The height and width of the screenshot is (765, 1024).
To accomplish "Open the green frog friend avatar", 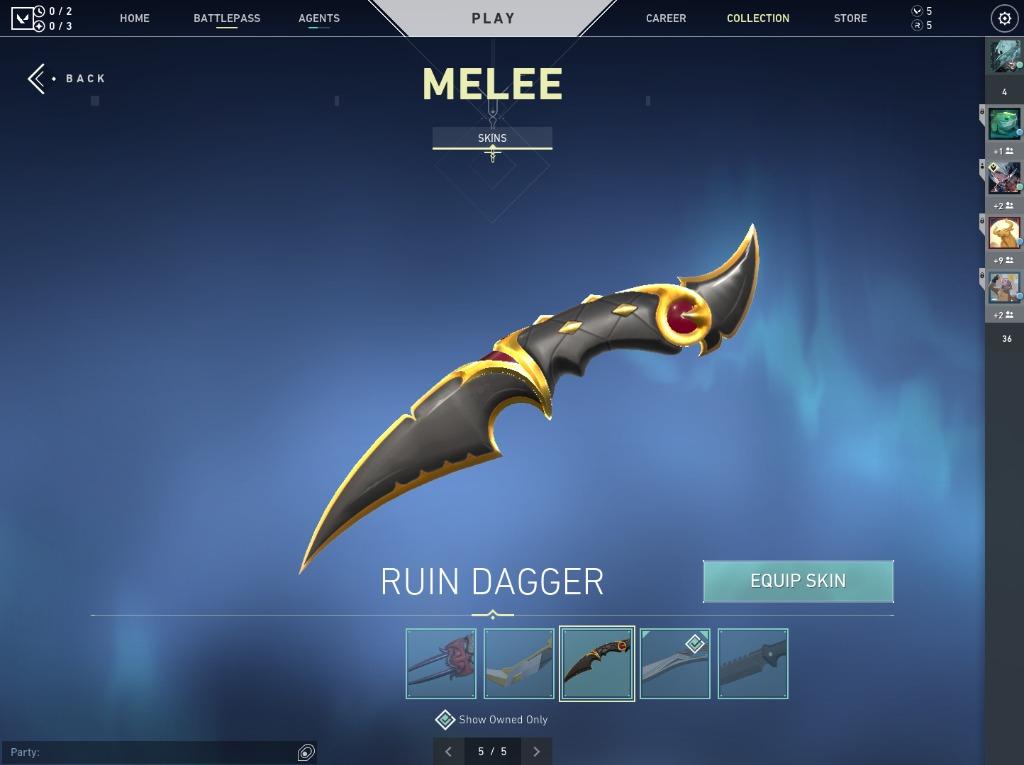I will click(x=1004, y=124).
